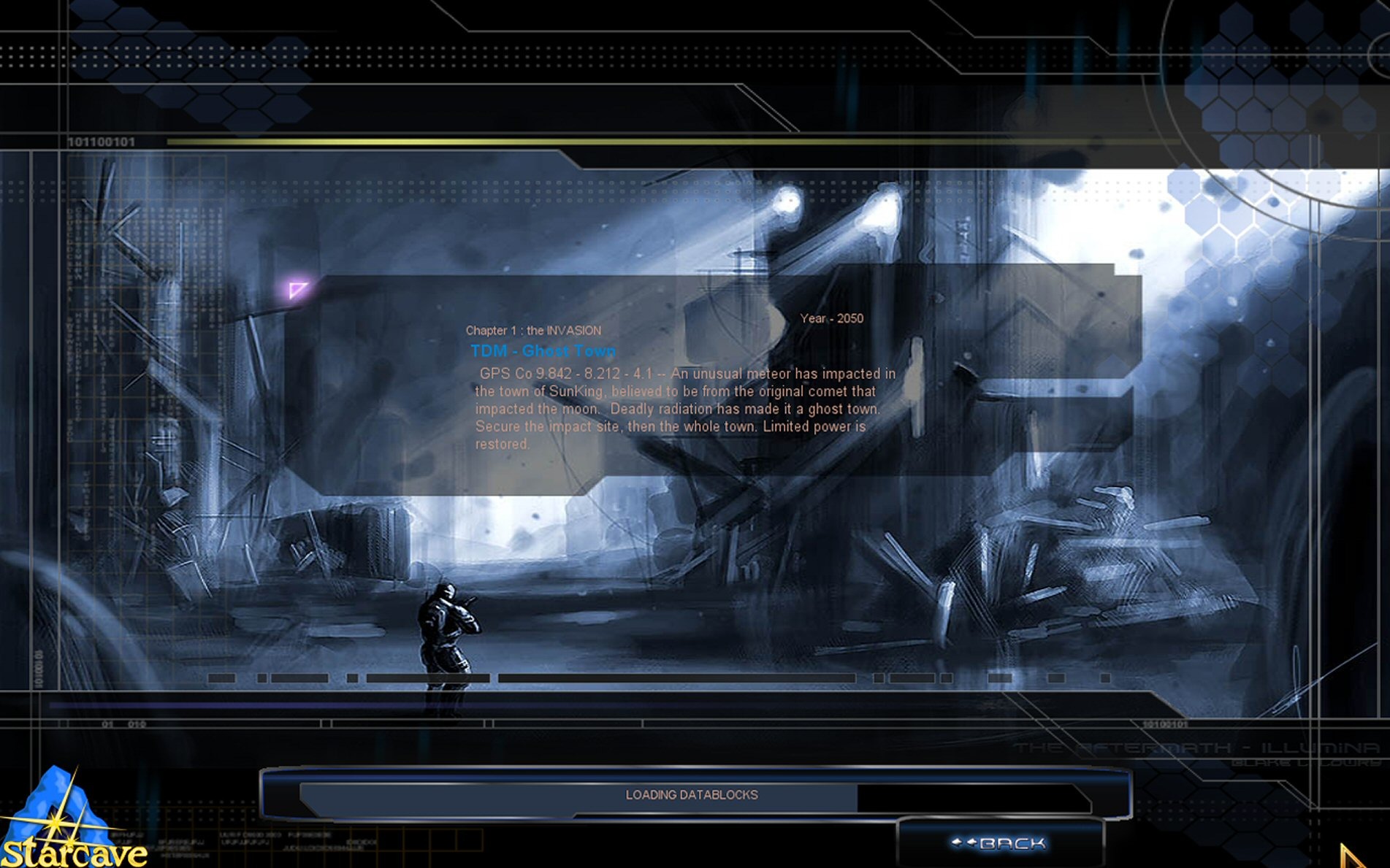The image size is (1390, 868).
Task: Toggle the TDM - Ghost Town mission selection
Action: [543, 350]
